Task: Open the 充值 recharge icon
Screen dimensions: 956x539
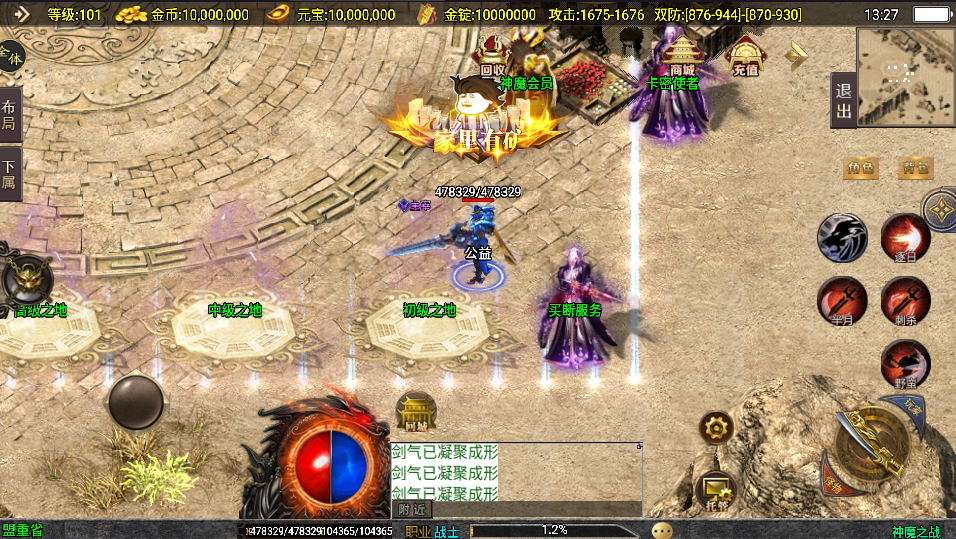Action: [745, 57]
